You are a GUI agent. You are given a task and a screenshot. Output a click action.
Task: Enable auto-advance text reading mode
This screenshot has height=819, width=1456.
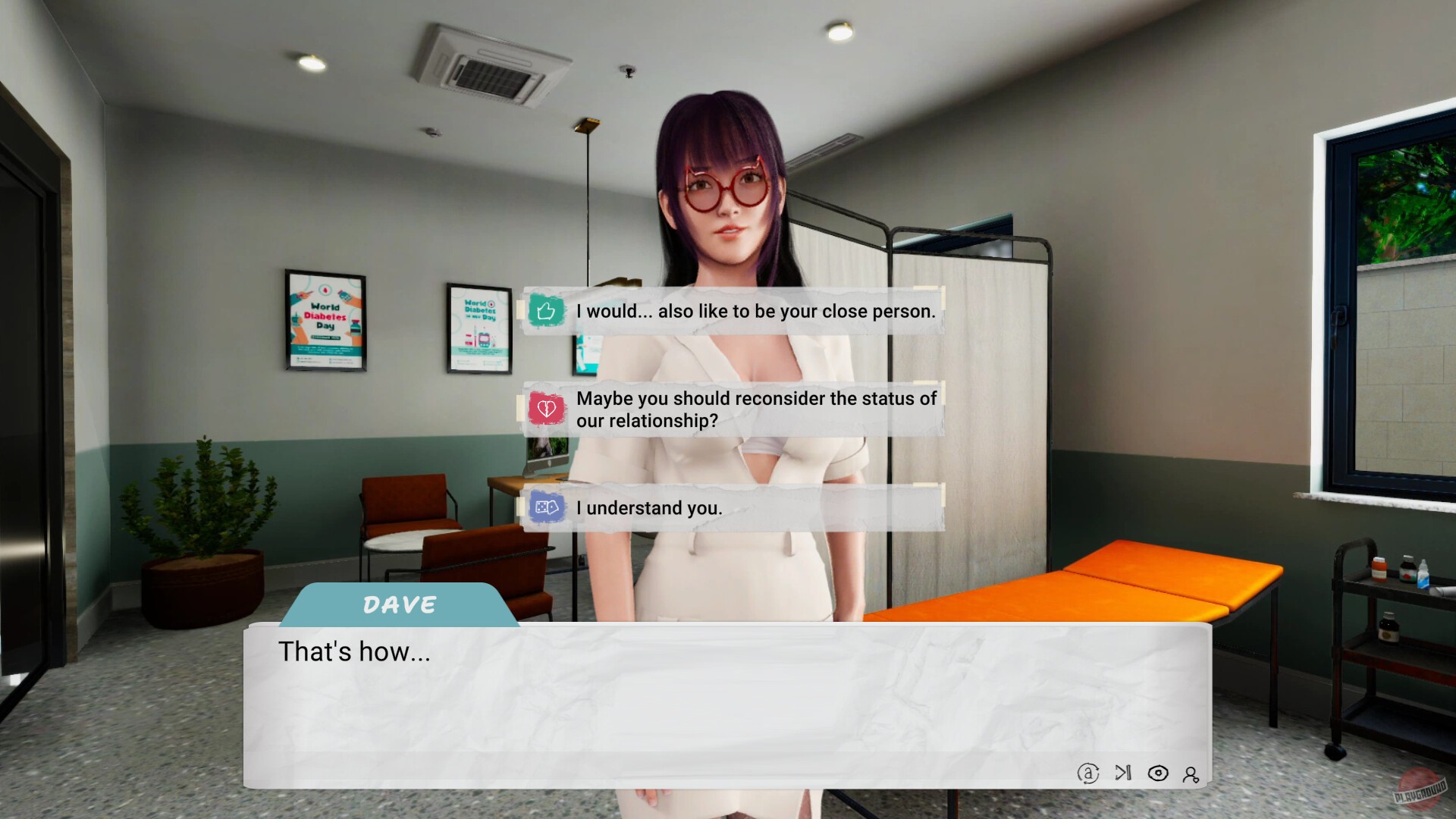pyautogui.click(x=1087, y=774)
